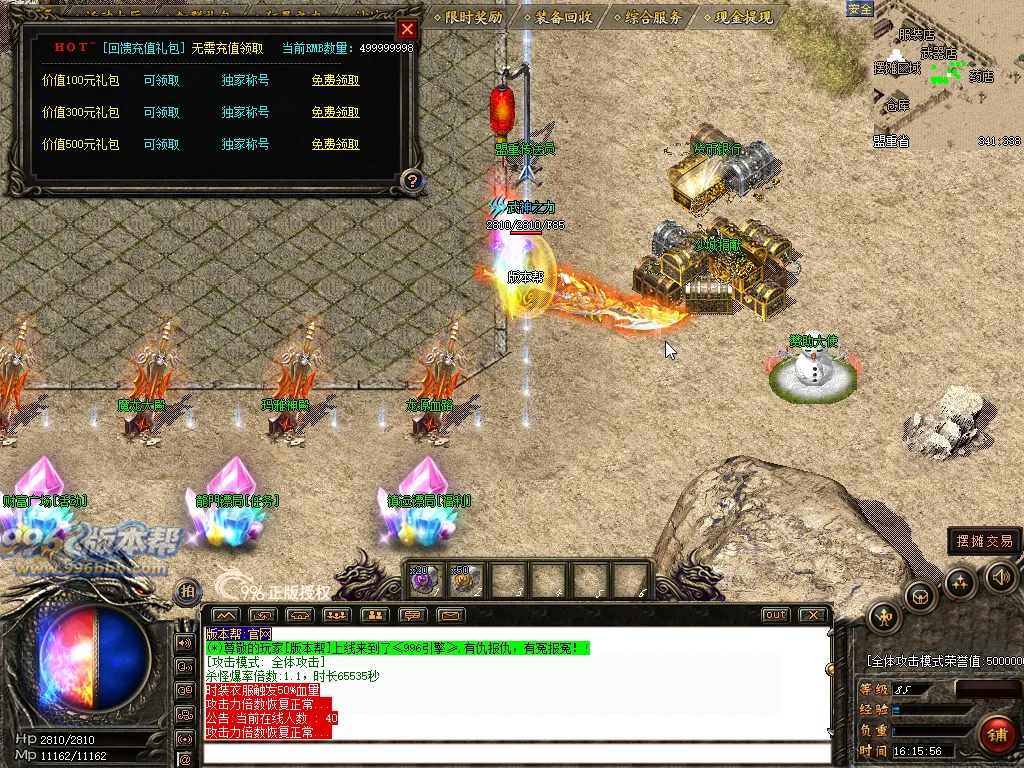Image resolution: width=1024 pixels, height=768 pixels.
Task: Claim the free 300元 gift pack
Action: click(x=335, y=113)
